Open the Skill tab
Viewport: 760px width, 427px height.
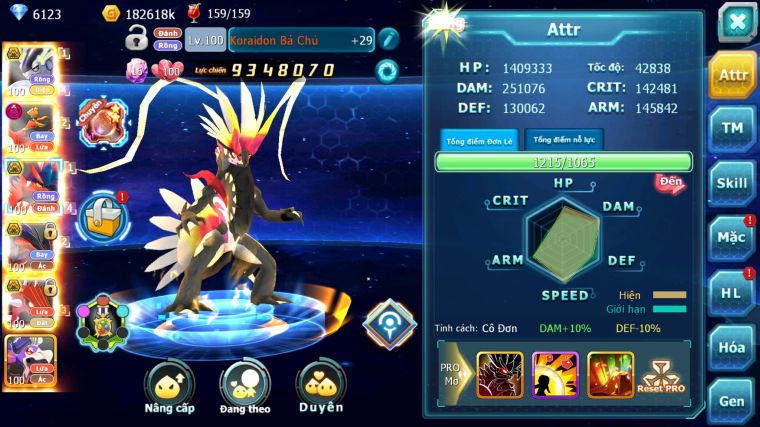(x=731, y=183)
